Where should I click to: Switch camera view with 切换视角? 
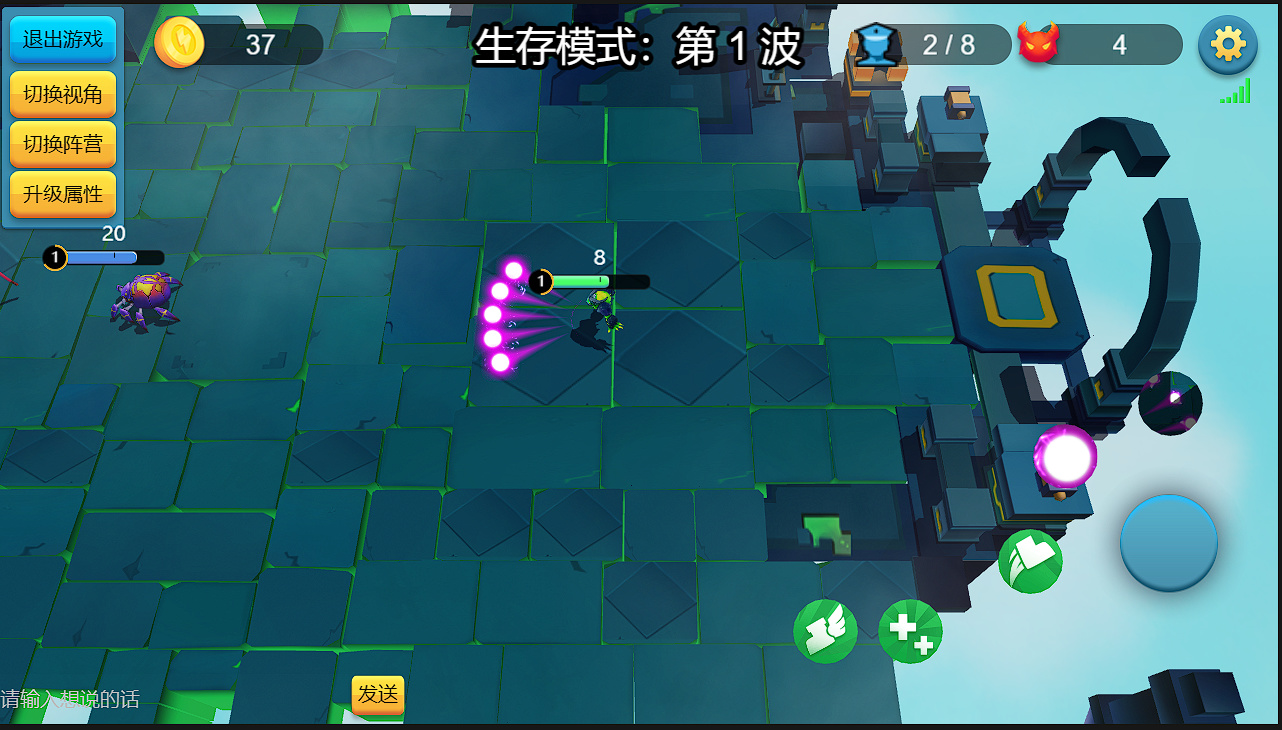(63, 94)
